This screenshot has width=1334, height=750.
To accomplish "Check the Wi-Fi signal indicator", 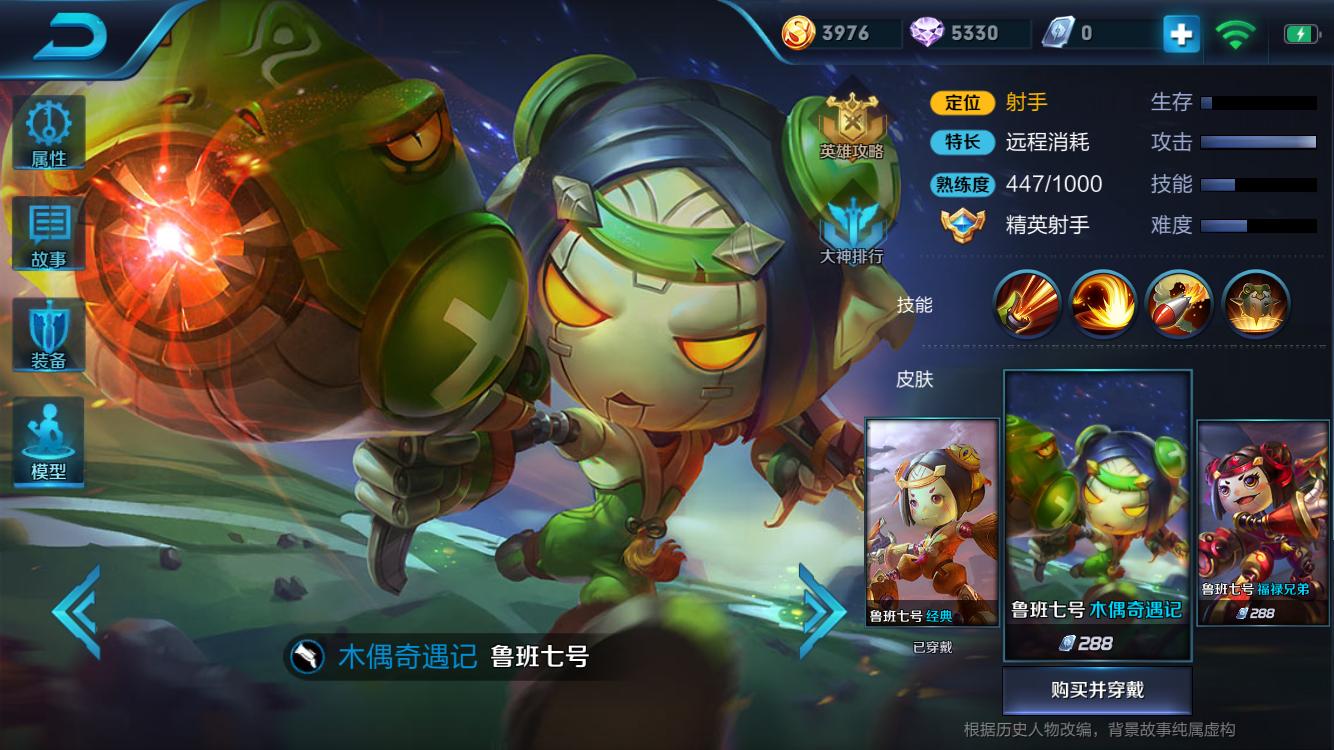I will point(1236,33).
